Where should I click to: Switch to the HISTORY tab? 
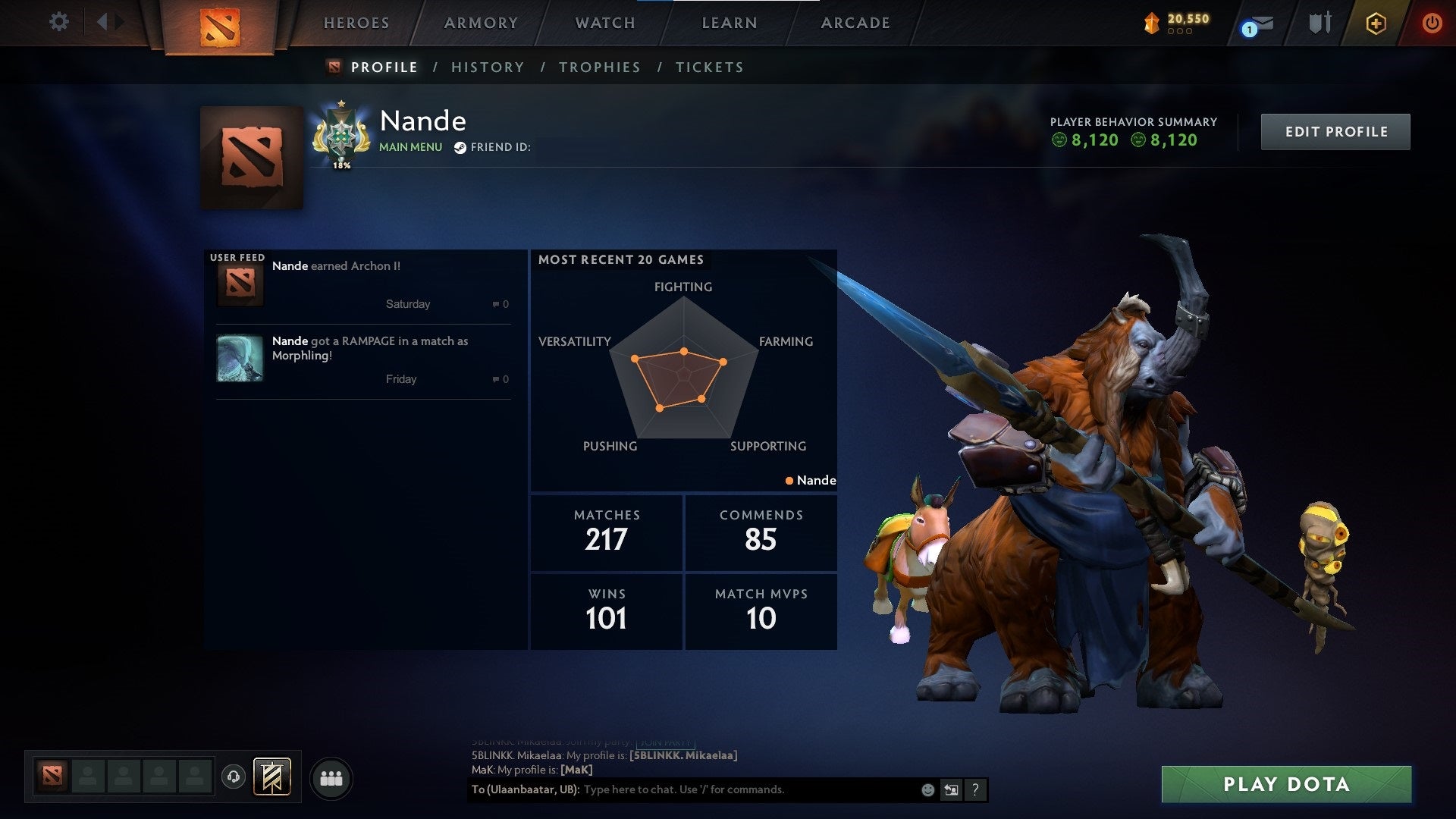pyautogui.click(x=488, y=67)
